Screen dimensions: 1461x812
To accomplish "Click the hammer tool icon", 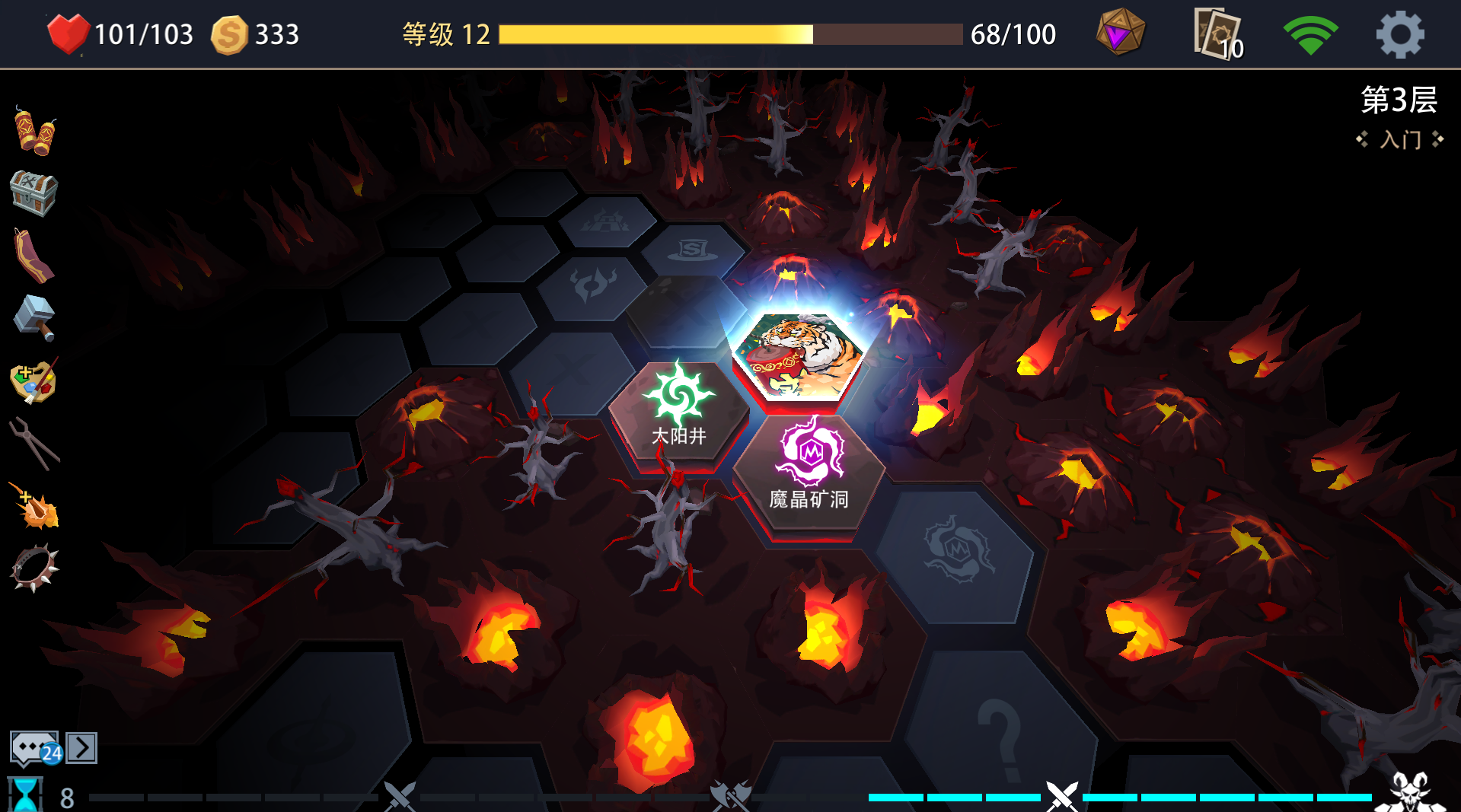I will [x=32, y=317].
